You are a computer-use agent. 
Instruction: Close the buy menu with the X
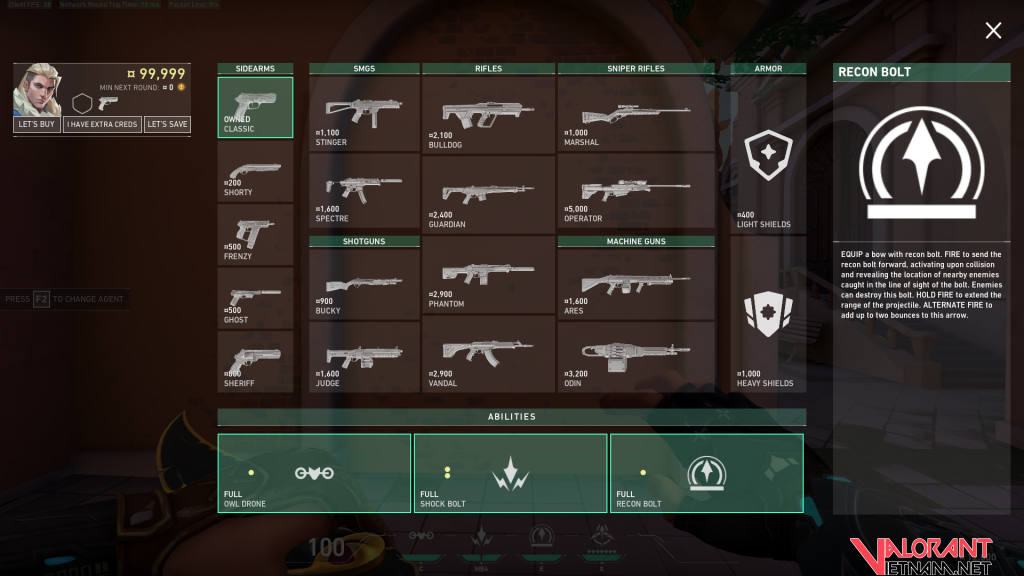coord(993,31)
